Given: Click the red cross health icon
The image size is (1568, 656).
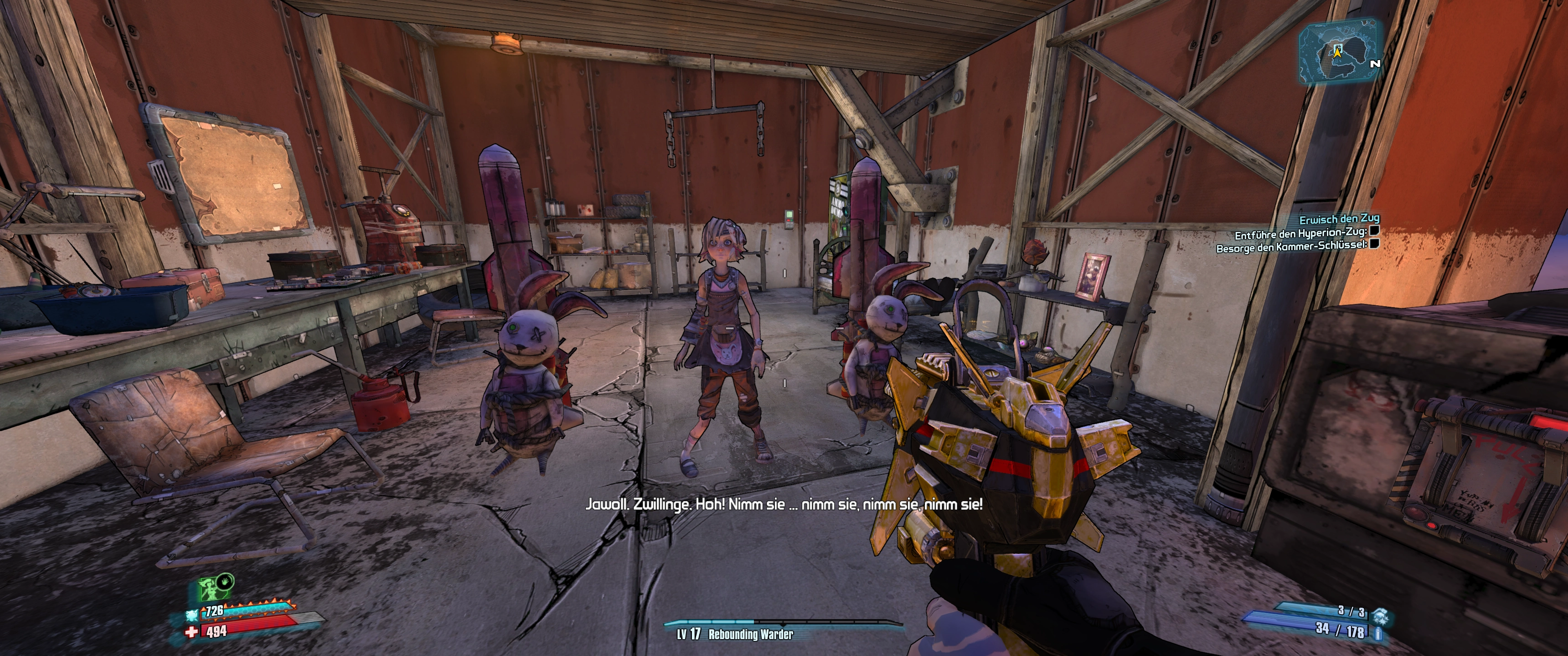Looking at the screenshot, I should [191, 633].
